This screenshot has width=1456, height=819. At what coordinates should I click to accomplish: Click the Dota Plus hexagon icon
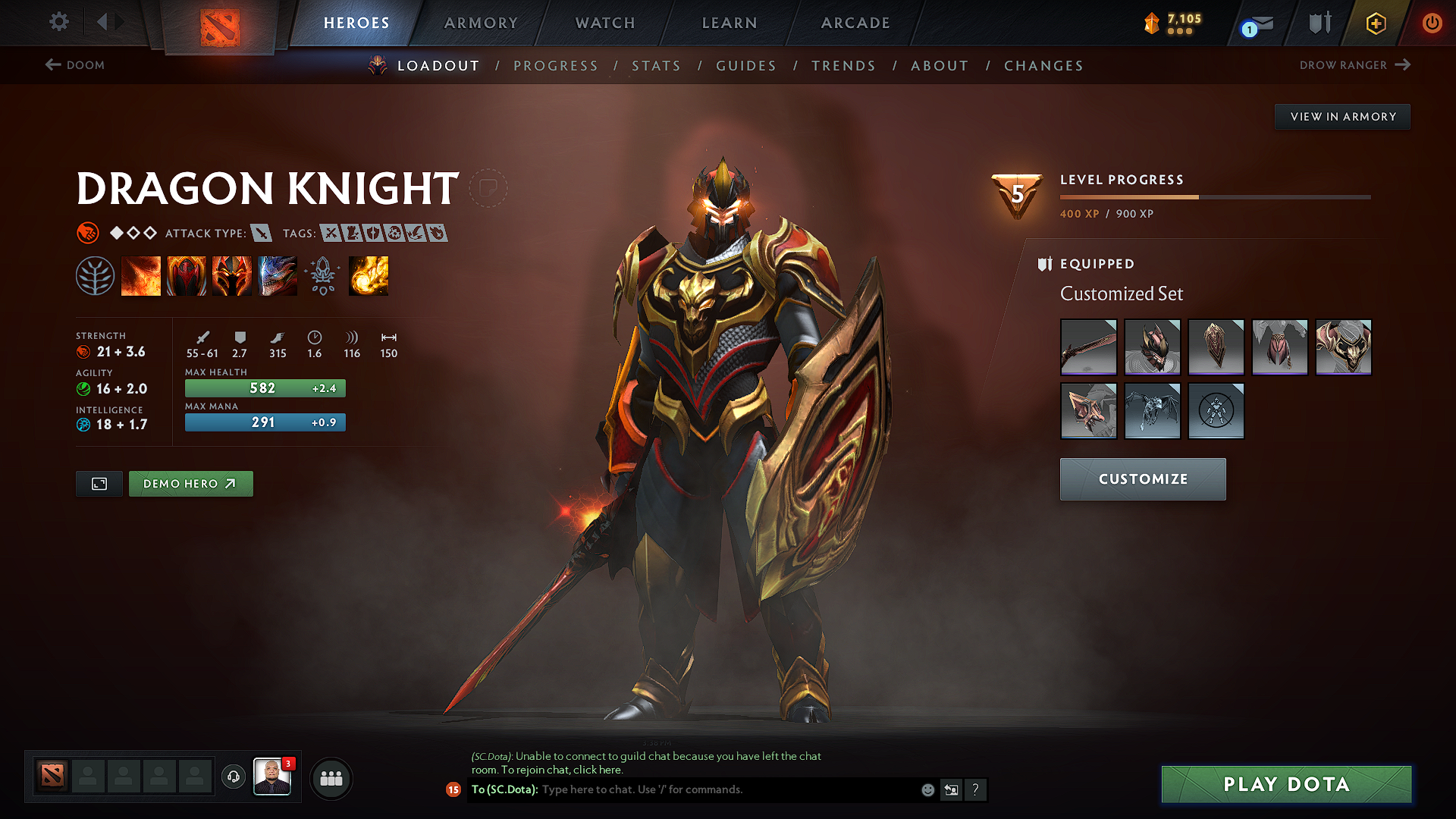(1375, 23)
